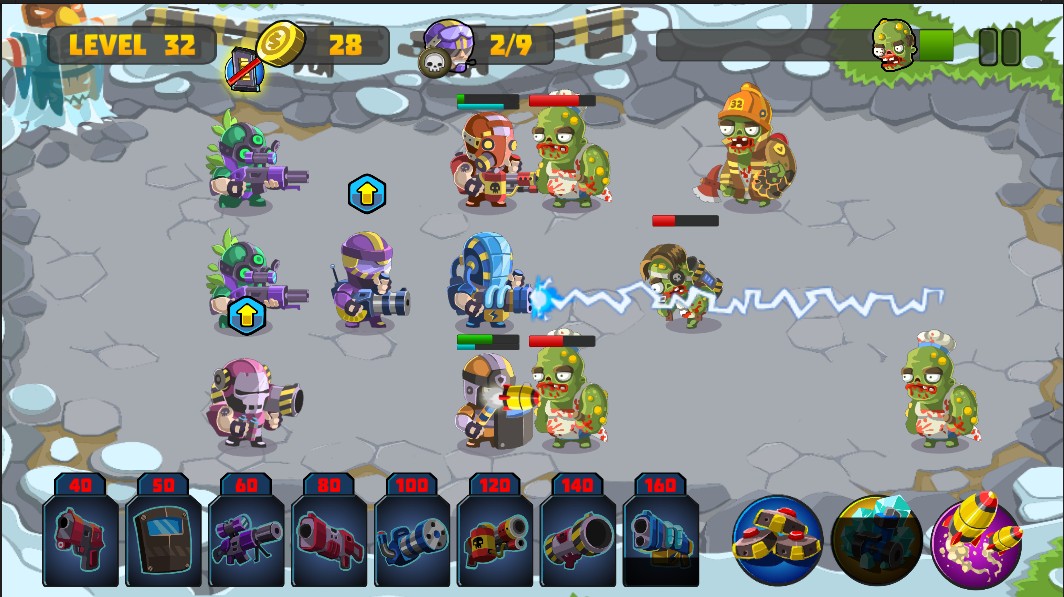Screen dimensions: 1064x597
Task: Upgrade the green-haired sniper via arrow badge
Action: (x=247, y=315)
